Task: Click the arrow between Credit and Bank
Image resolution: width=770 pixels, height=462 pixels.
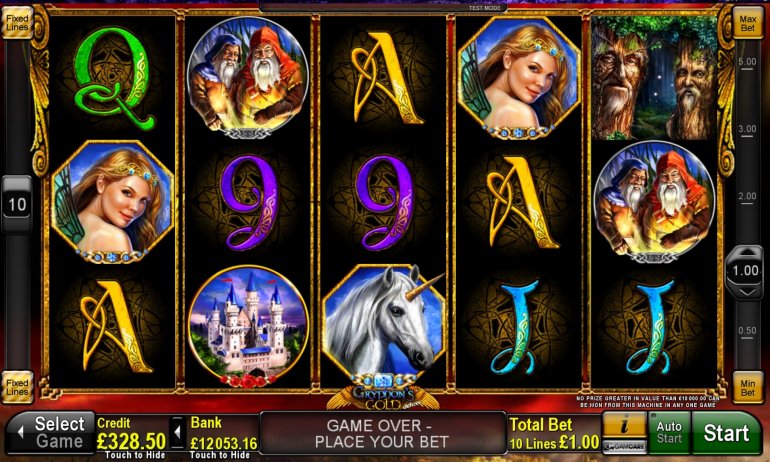Action: coord(177,433)
